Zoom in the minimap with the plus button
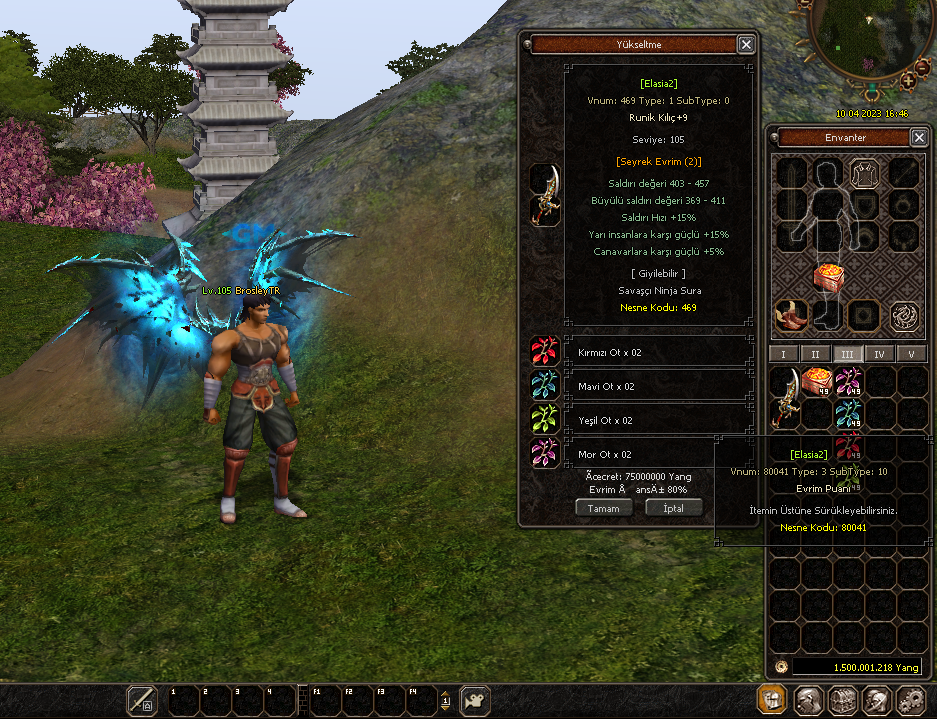The image size is (937, 719). 907,80
